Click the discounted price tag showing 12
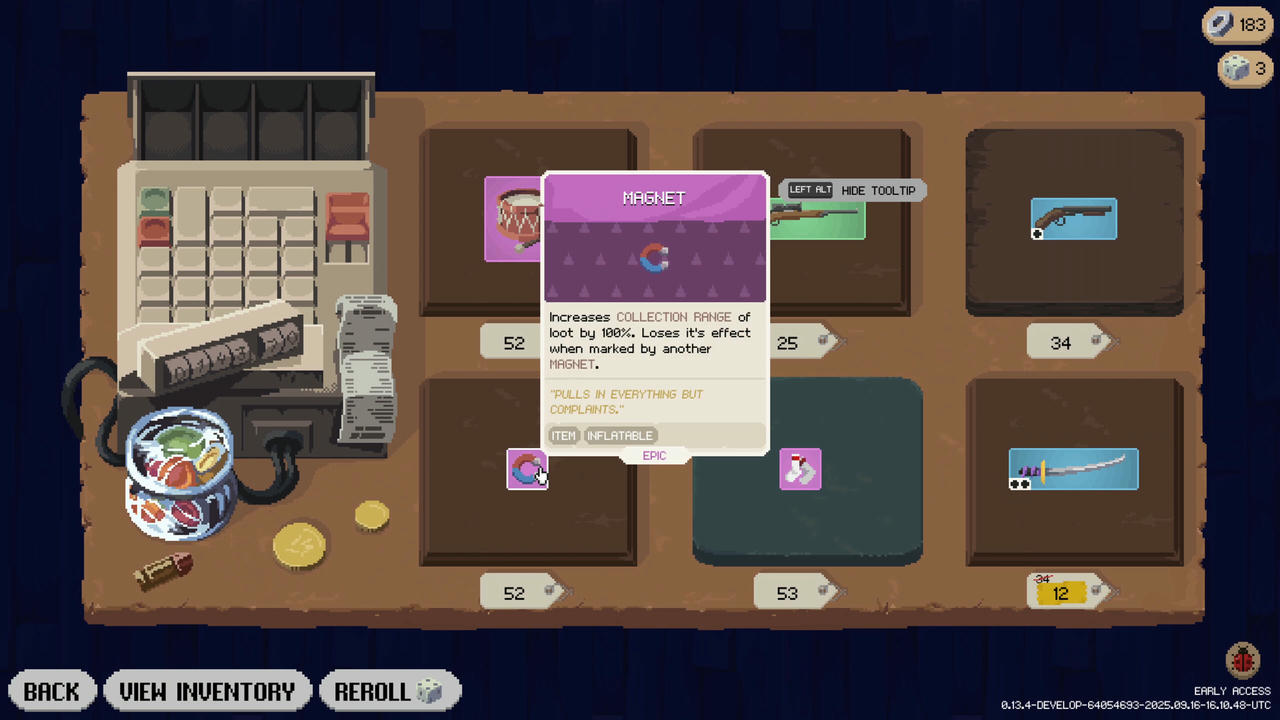1280x720 pixels. pos(1060,593)
